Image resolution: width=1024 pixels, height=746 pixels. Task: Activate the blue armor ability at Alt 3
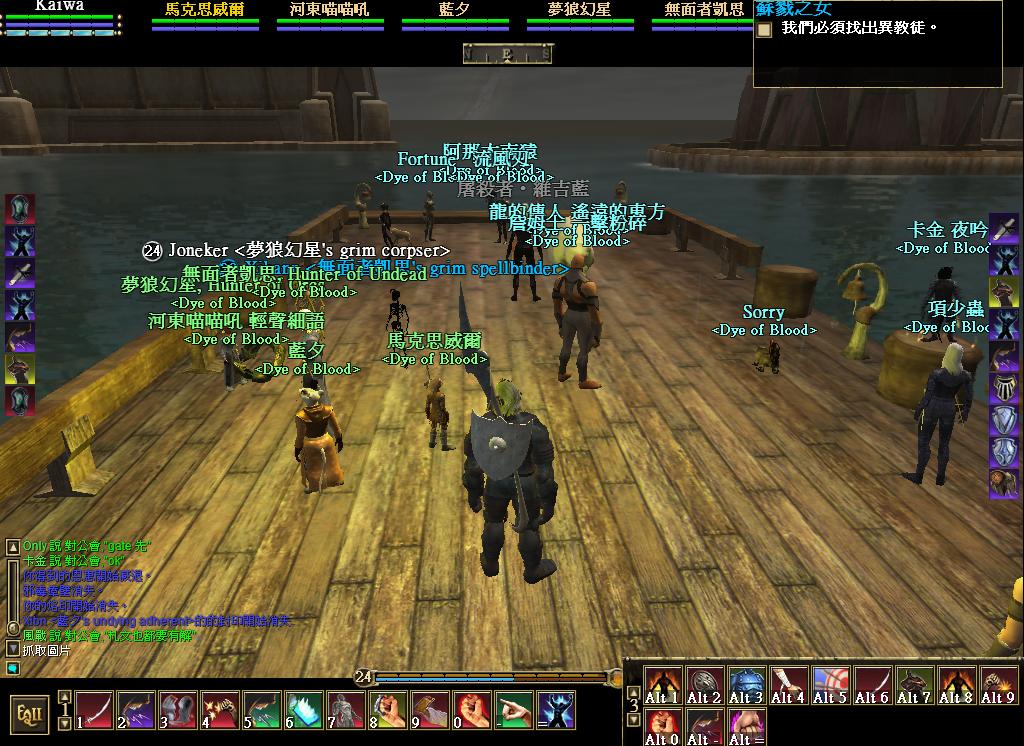pyautogui.click(x=747, y=685)
